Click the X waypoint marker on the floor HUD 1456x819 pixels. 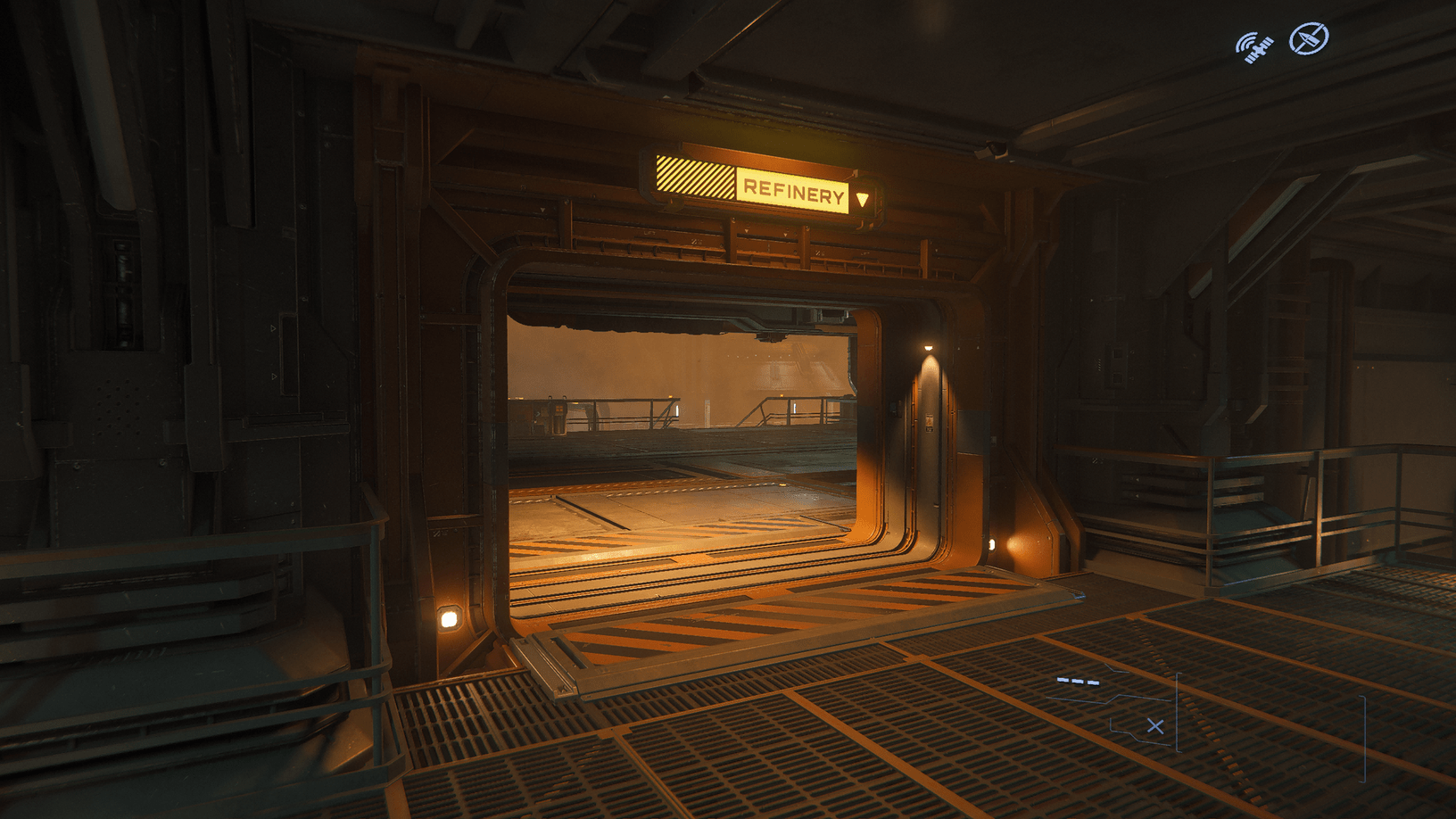1155,725
